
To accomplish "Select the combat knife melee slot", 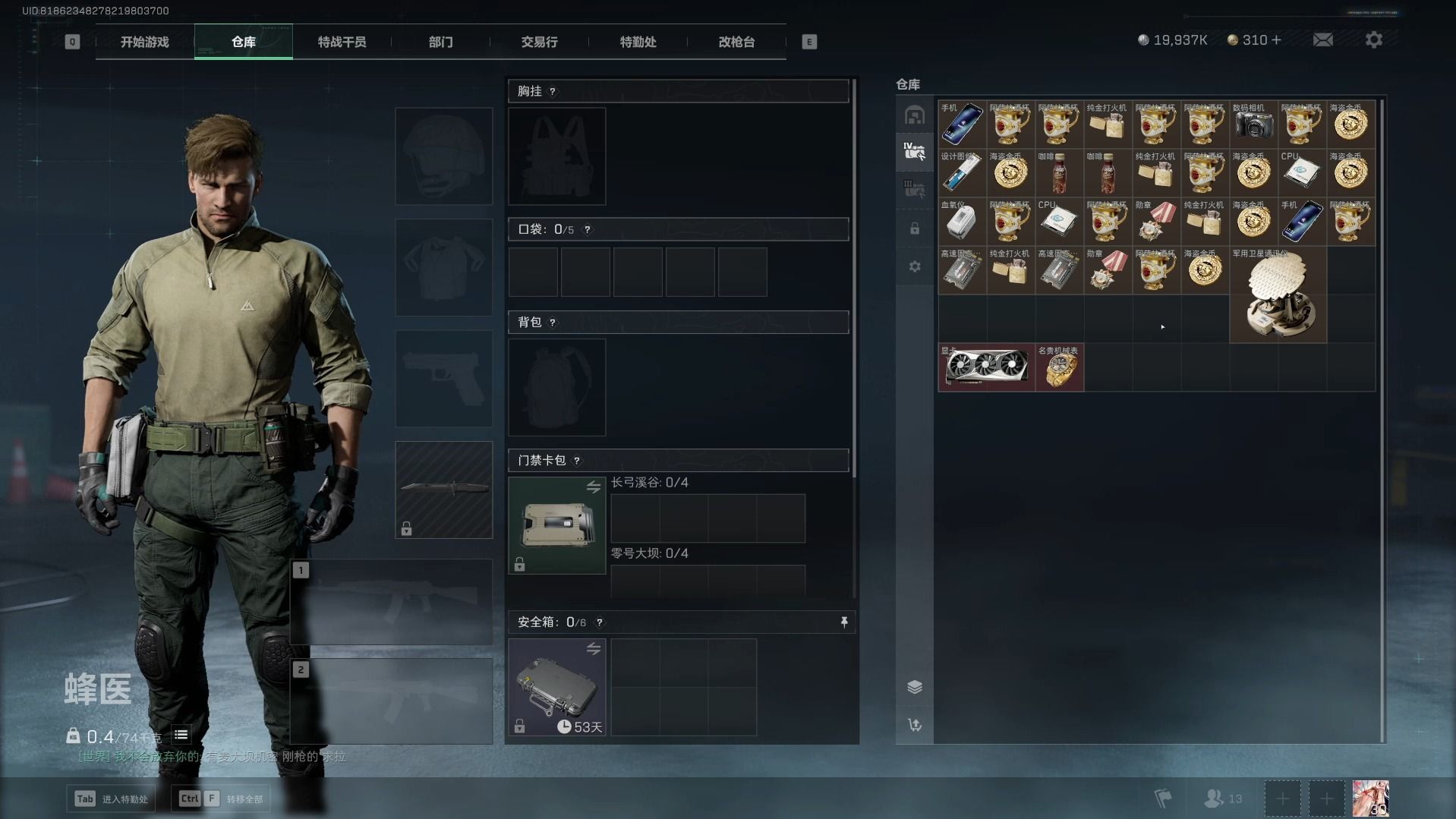I will coord(444,490).
